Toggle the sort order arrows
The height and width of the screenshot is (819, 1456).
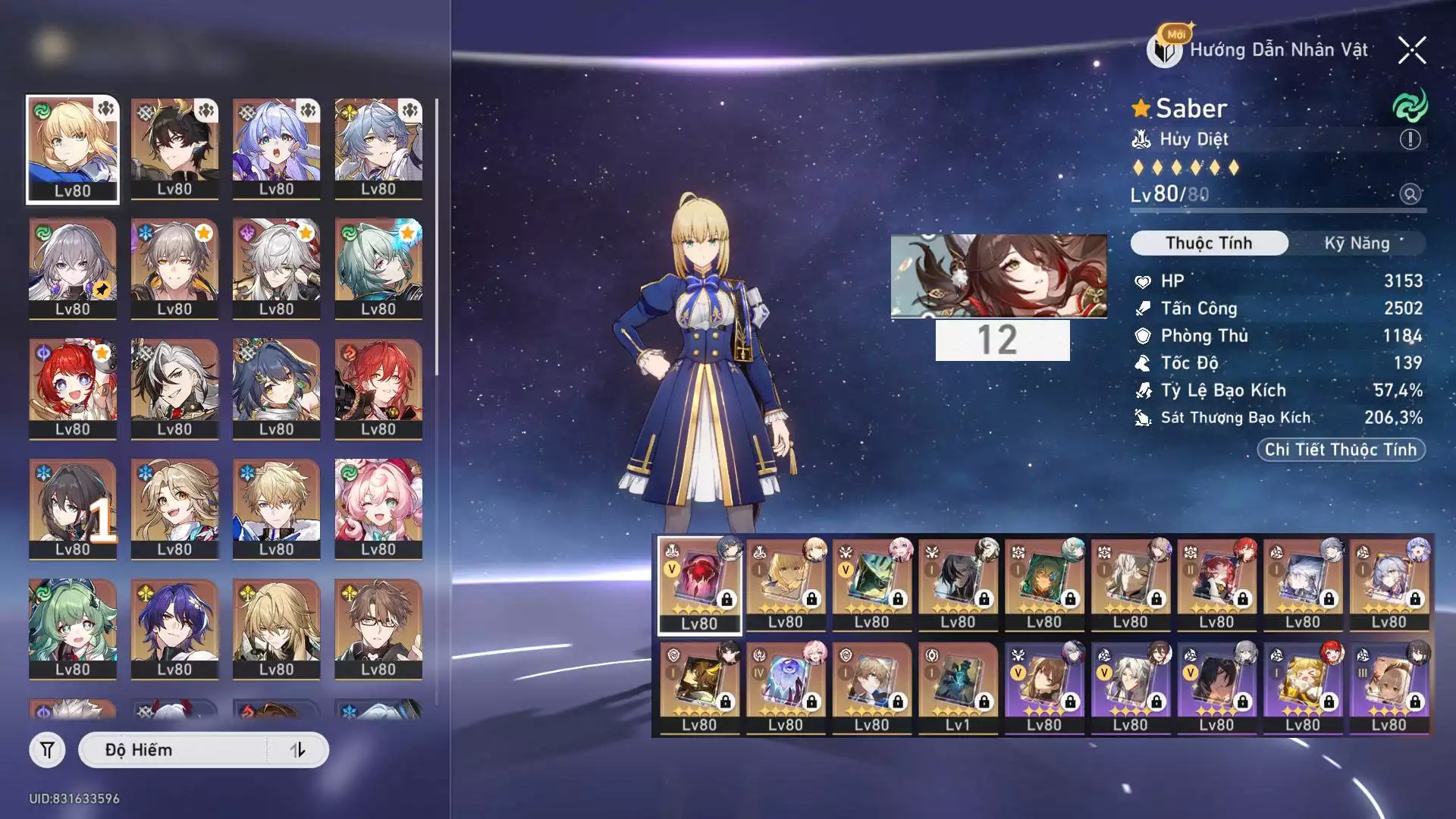[297, 750]
